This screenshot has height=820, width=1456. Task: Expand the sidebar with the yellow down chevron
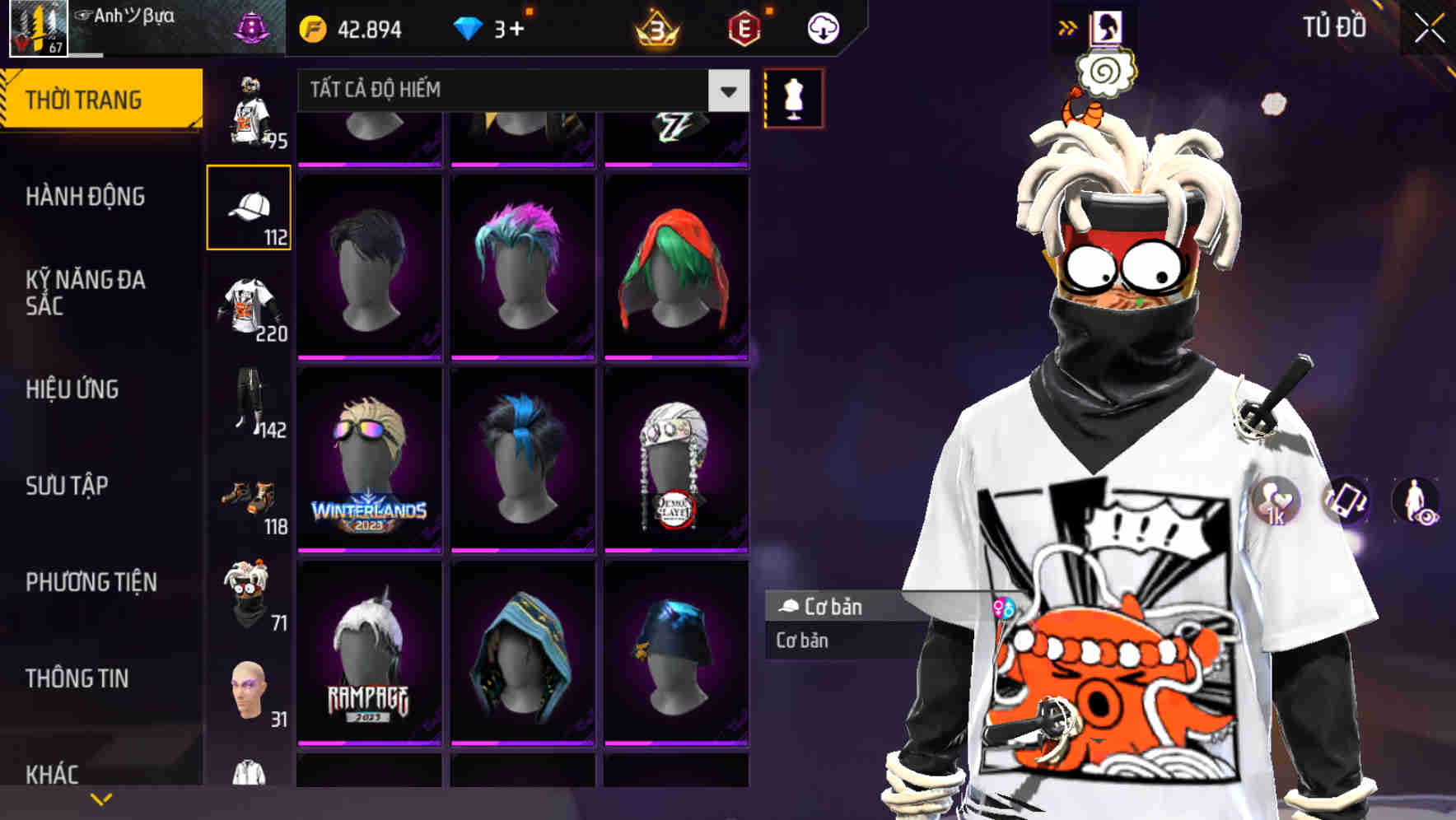[100, 799]
